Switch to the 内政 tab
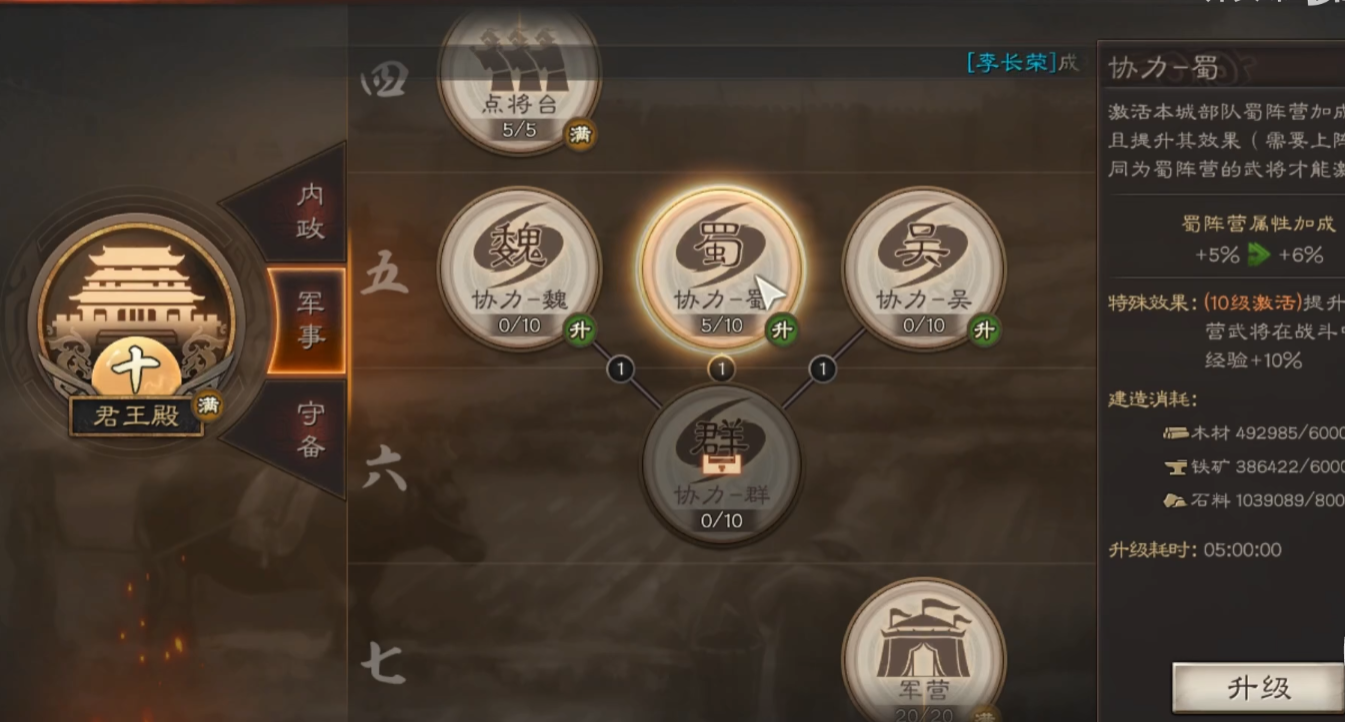The width and height of the screenshot is (1345, 722). (307, 210)
